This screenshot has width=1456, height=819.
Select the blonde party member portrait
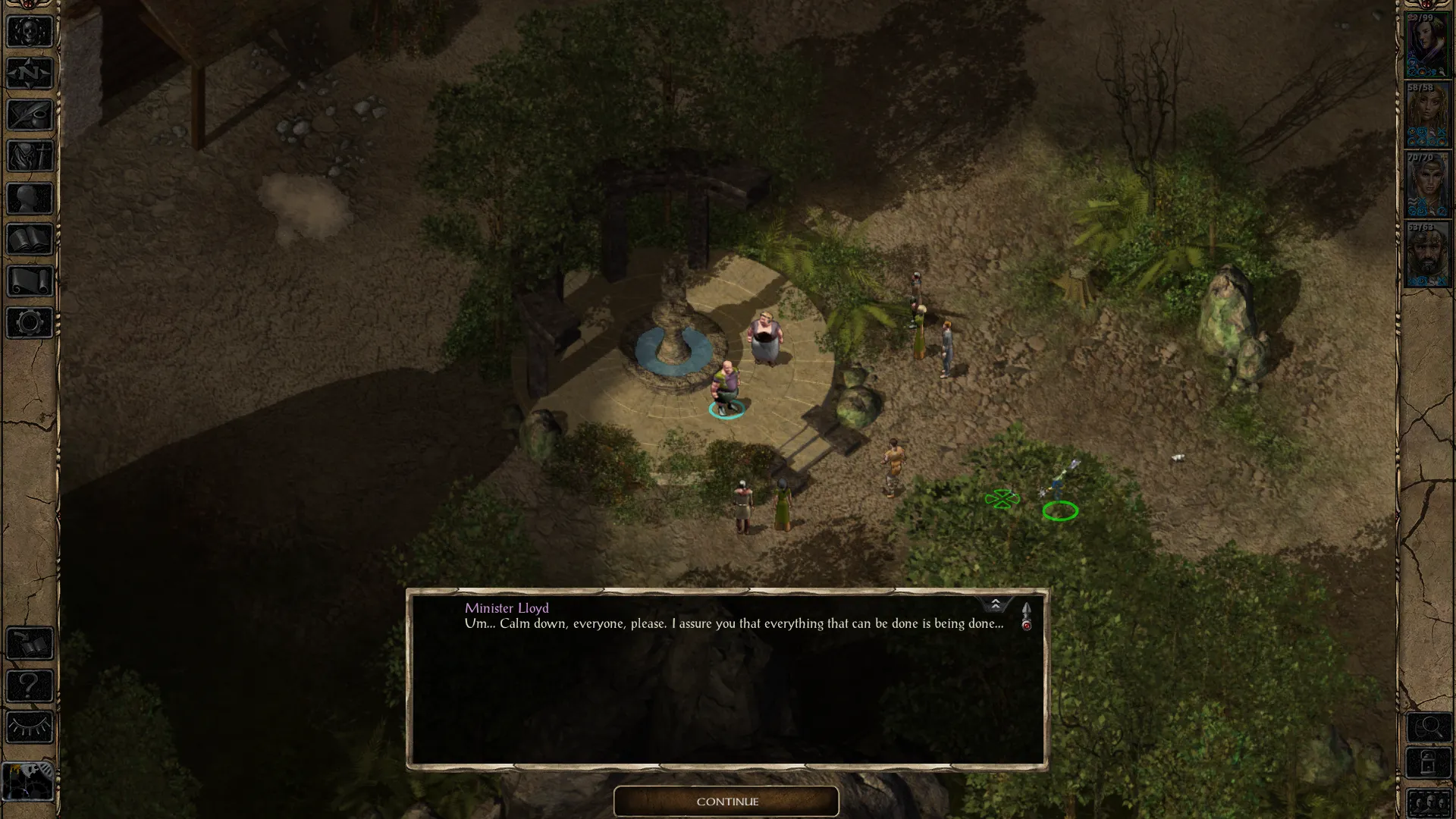tap(1427, 115)
